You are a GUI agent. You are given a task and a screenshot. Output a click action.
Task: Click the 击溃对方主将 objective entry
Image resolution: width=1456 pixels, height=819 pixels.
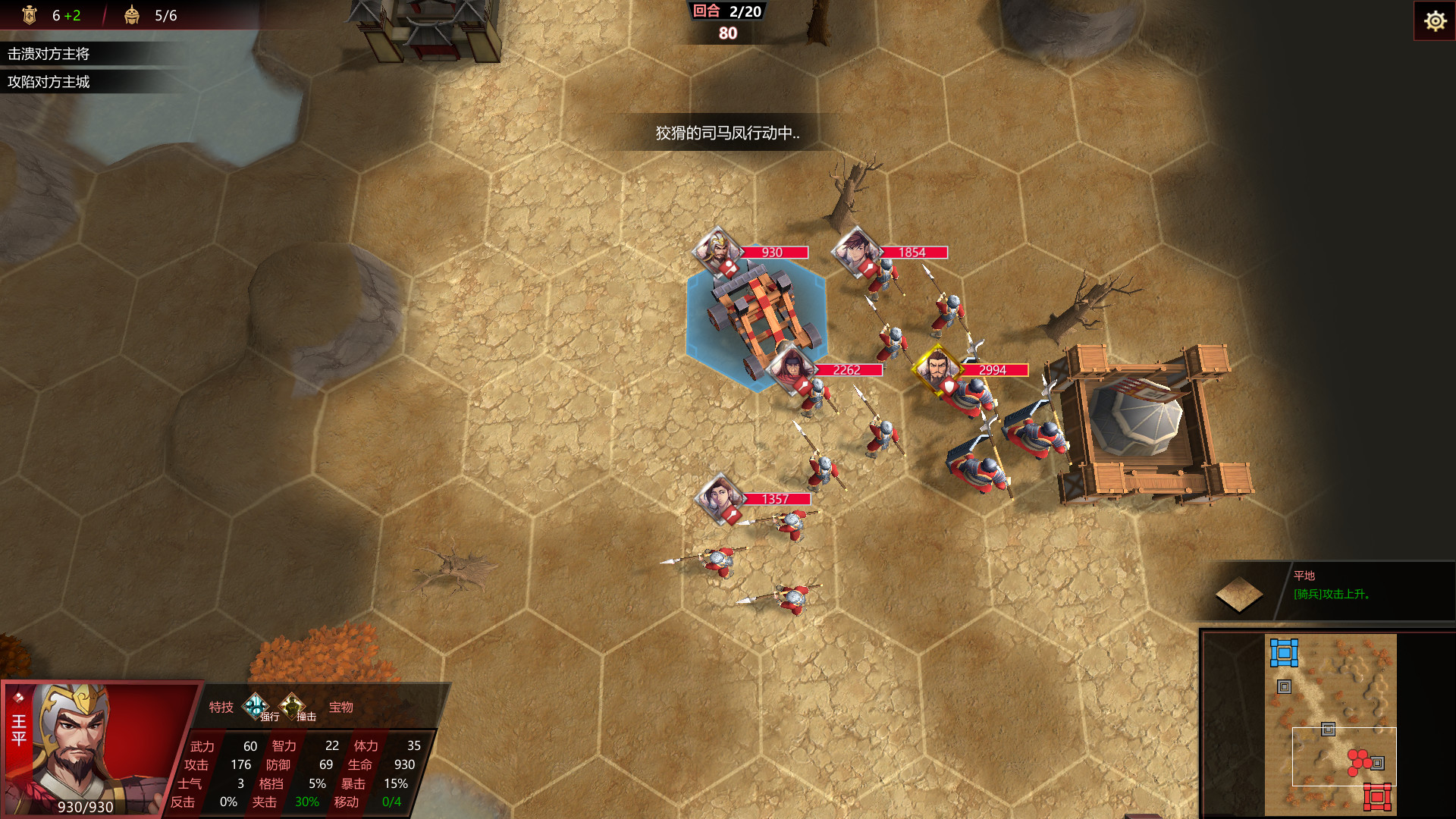(52, 55)
